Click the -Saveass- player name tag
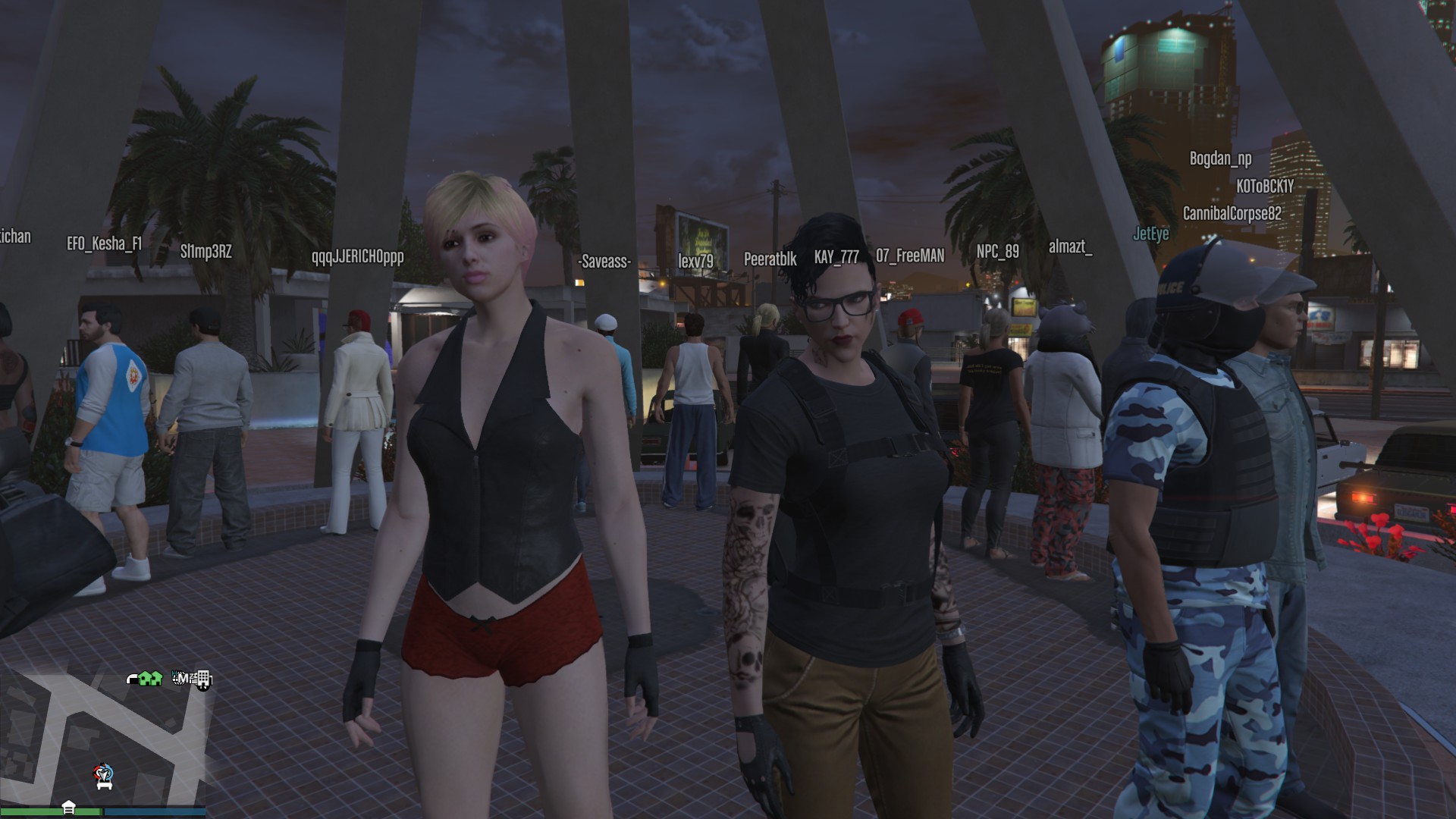The image size is (1456, 819). pos(604,262)
